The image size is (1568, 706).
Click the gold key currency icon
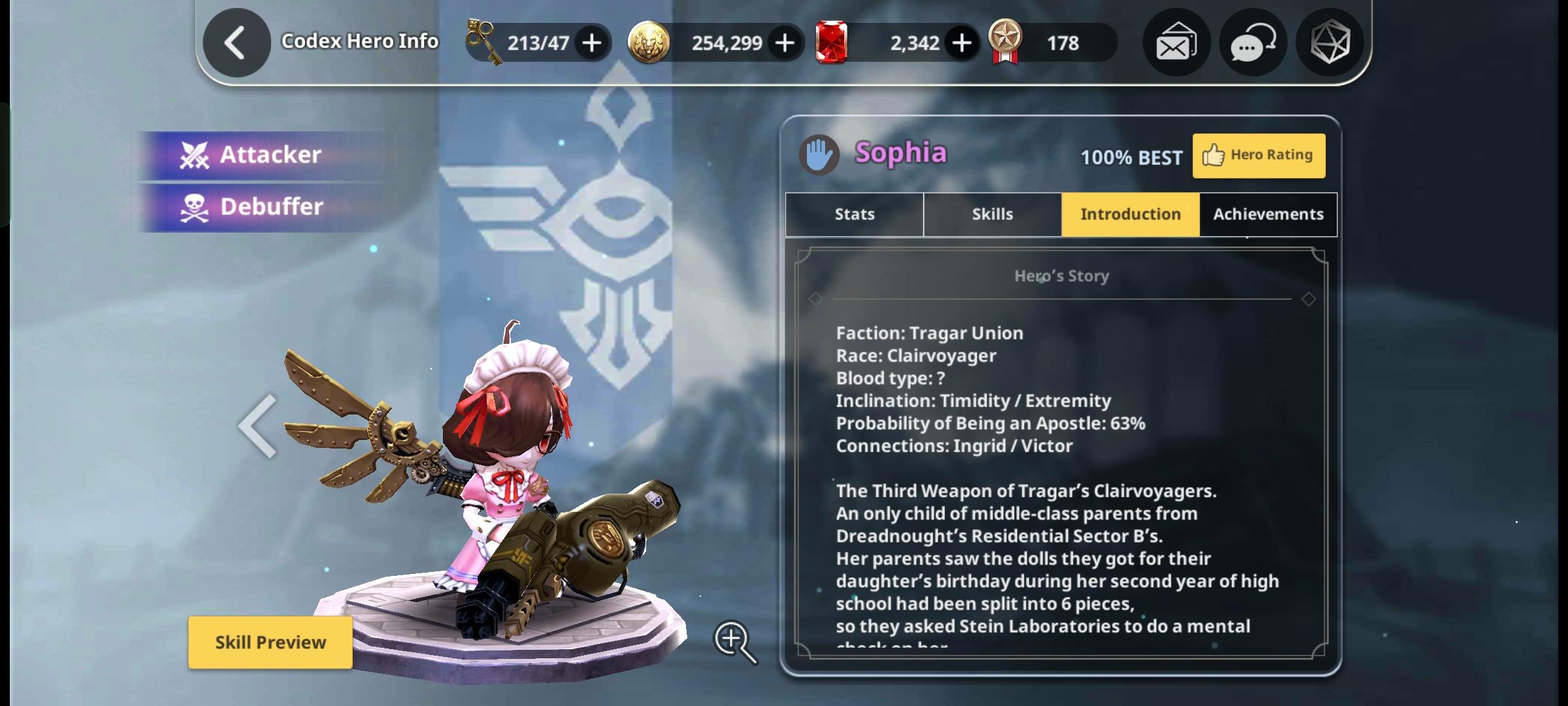point(482,42)
